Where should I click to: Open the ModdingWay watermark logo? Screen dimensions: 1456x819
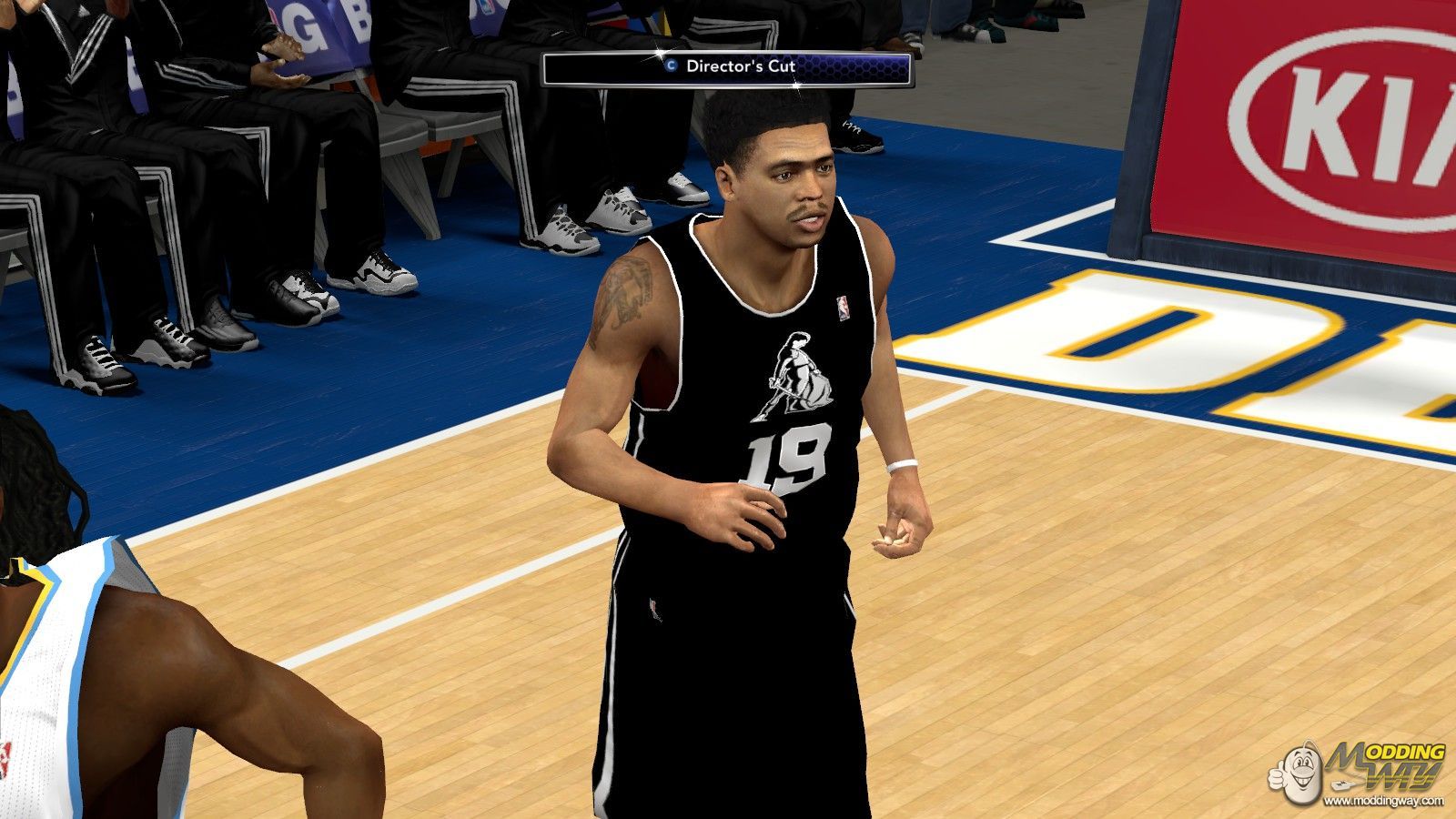coord(1364,773)
